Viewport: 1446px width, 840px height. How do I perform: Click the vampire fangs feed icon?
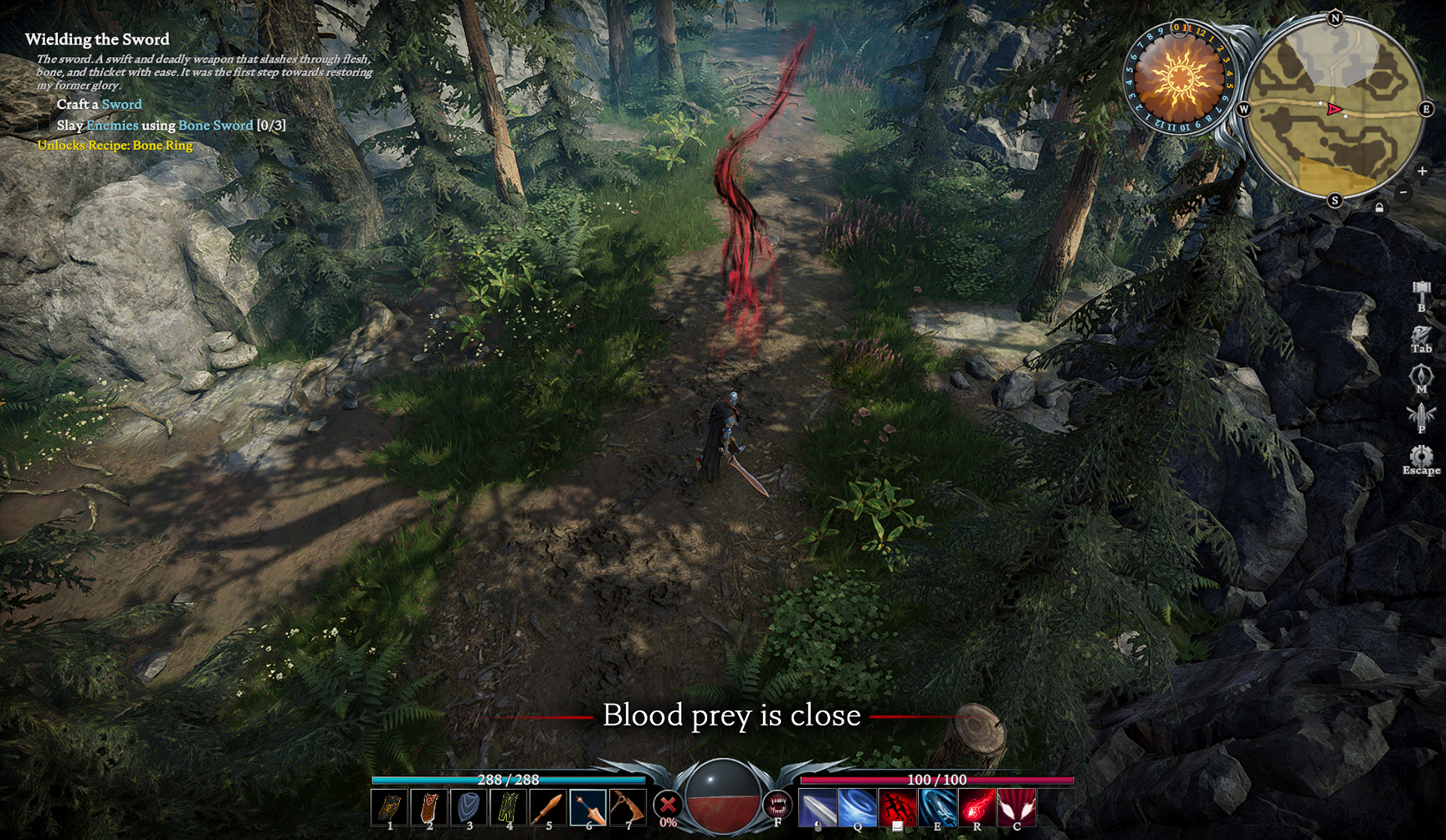pos(777,805)
